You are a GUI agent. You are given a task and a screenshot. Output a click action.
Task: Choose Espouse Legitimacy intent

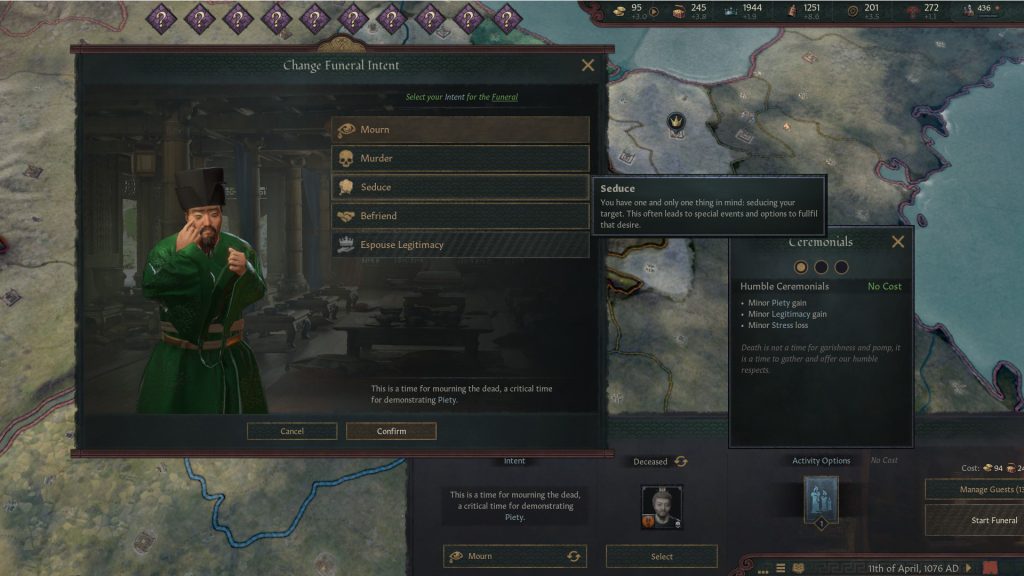click(460, 245)
